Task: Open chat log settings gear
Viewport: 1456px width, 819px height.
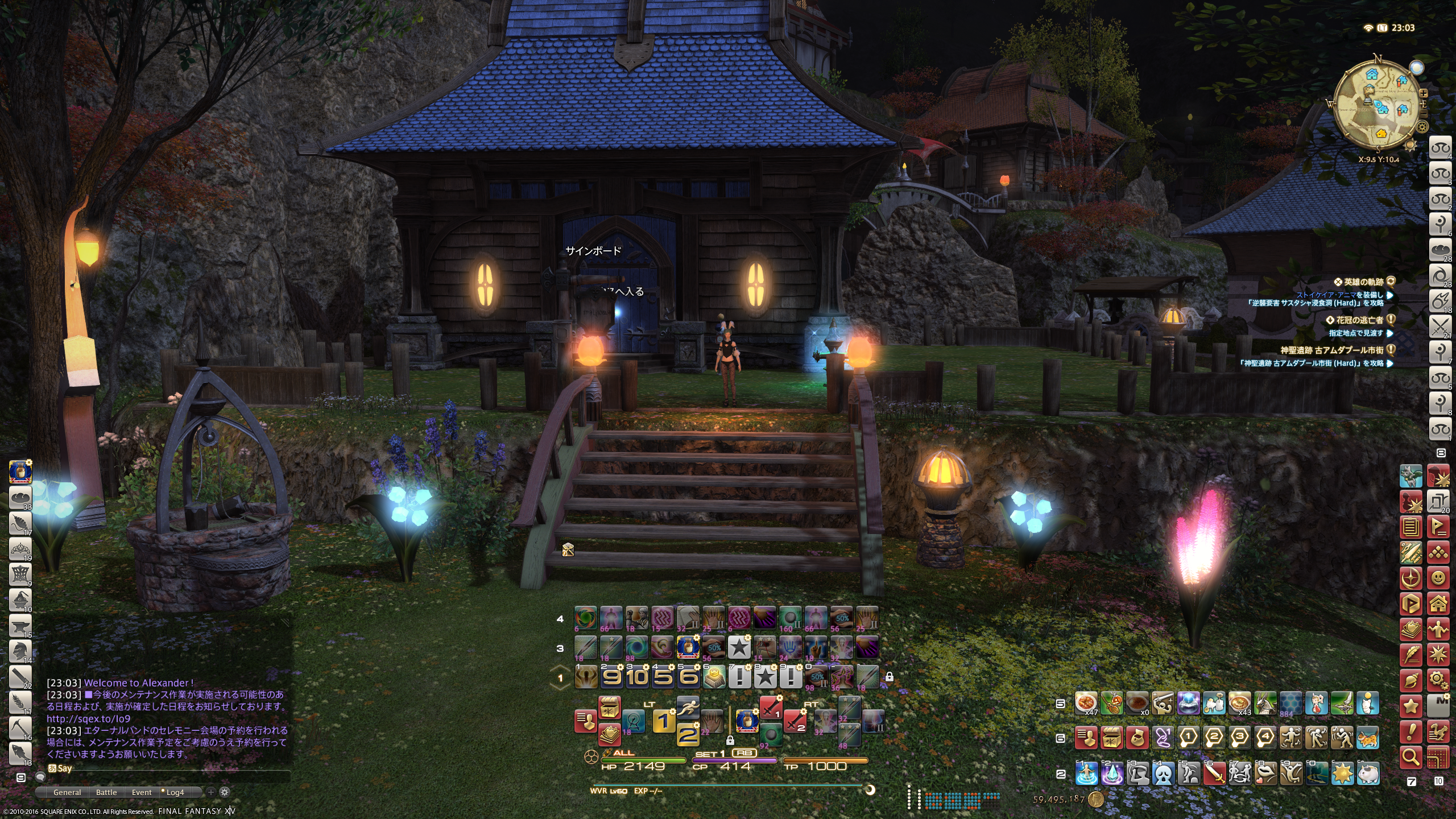Action: point(225,792)
